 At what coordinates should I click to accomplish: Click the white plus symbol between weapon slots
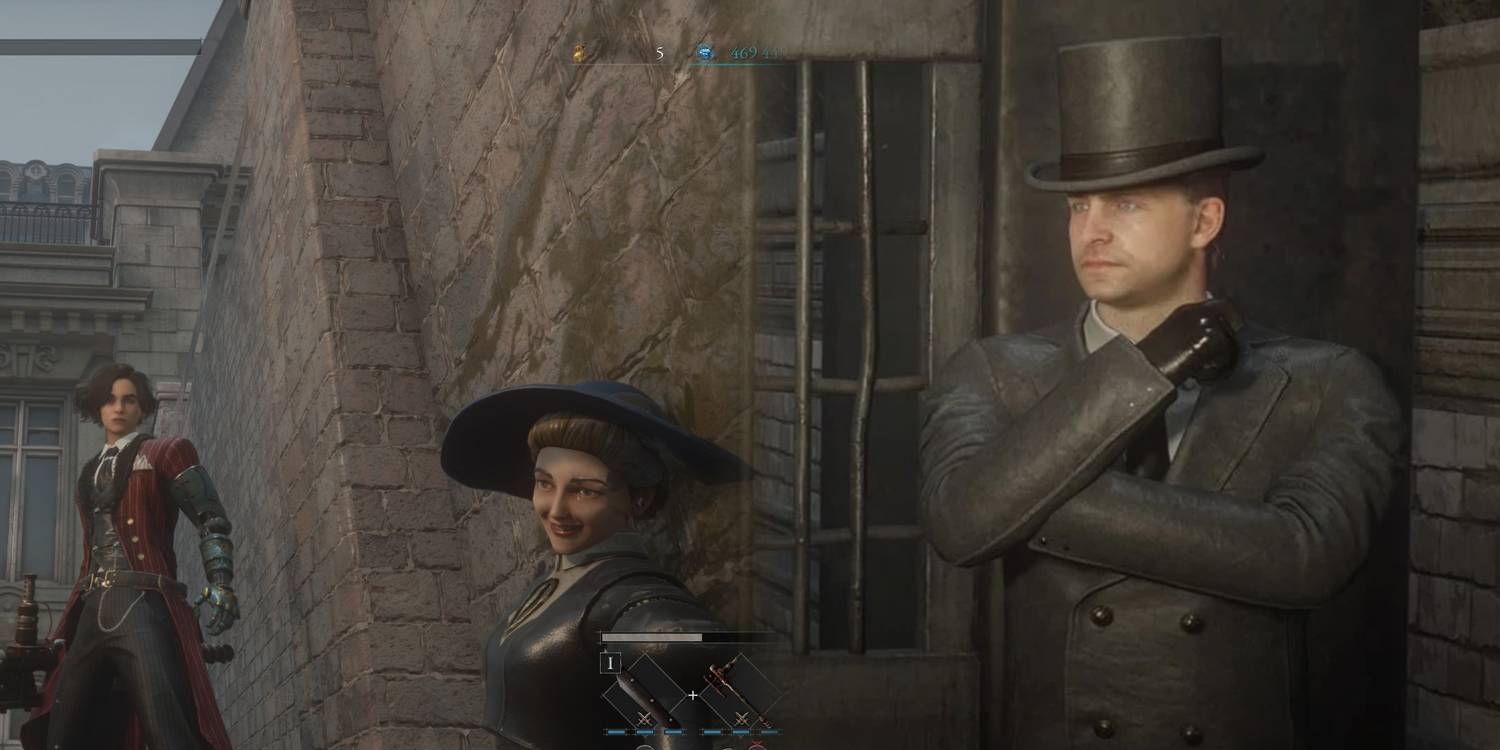(693, 694)
